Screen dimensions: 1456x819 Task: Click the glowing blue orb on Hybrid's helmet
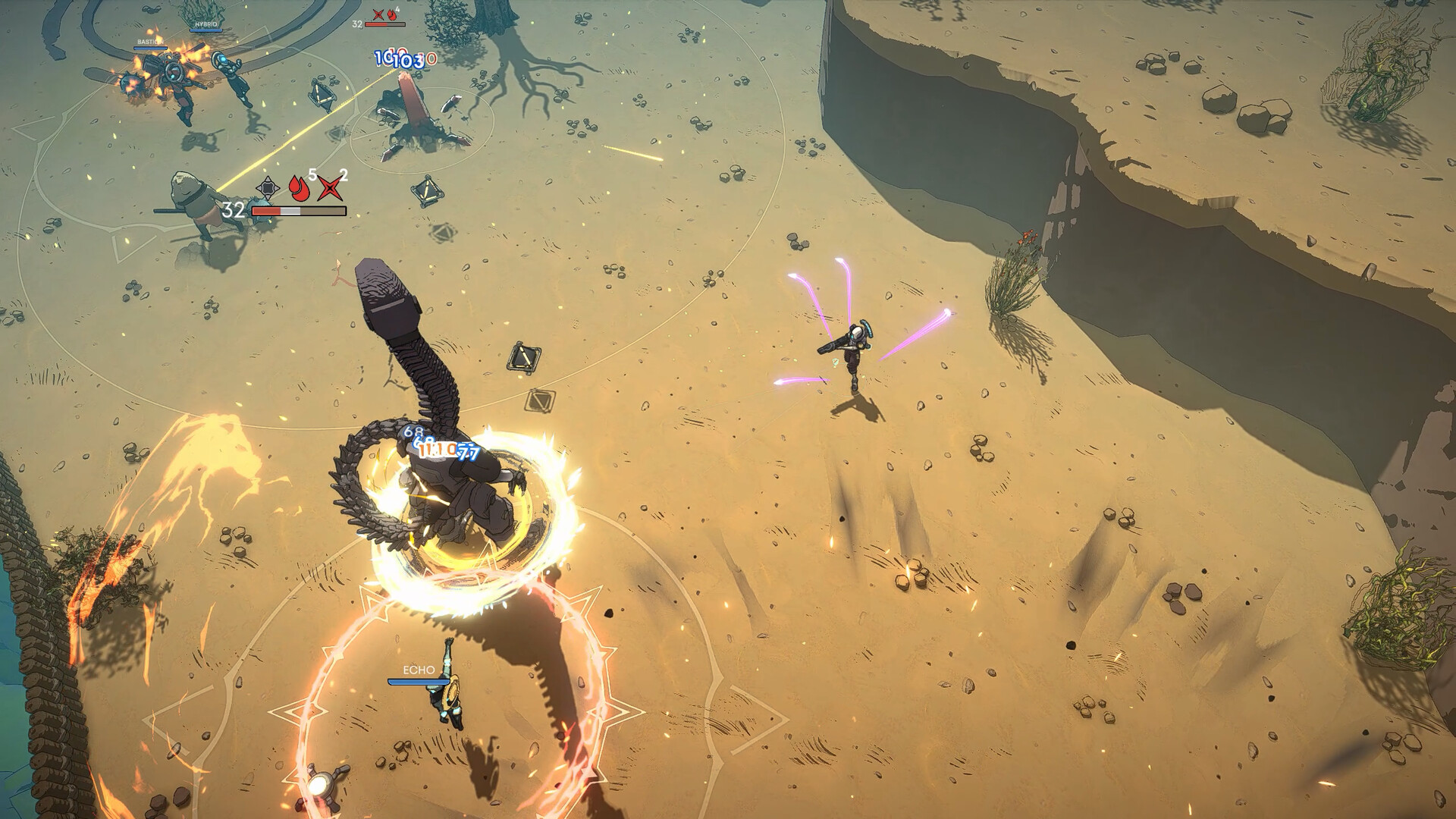(x=223, y=59)
